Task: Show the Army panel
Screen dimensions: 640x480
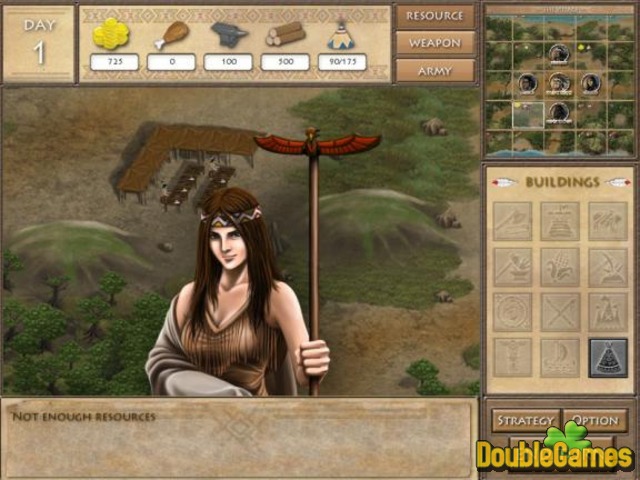Action: click(x=434, y=71)
